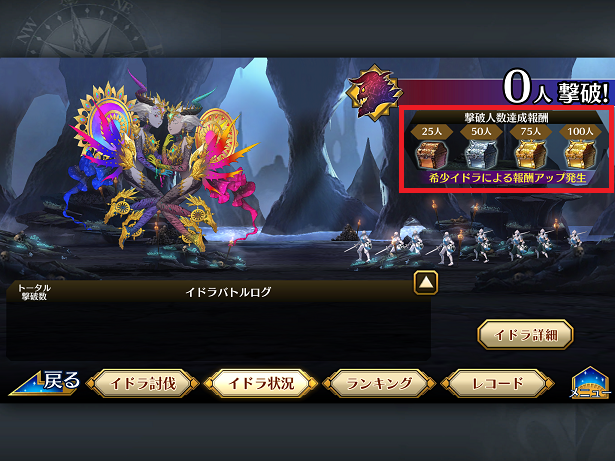Image resolution: width=615 pixels, height=461 pixels.
Task: Expand the イドラバトルログ with the arrow
Action: point(426,283)
